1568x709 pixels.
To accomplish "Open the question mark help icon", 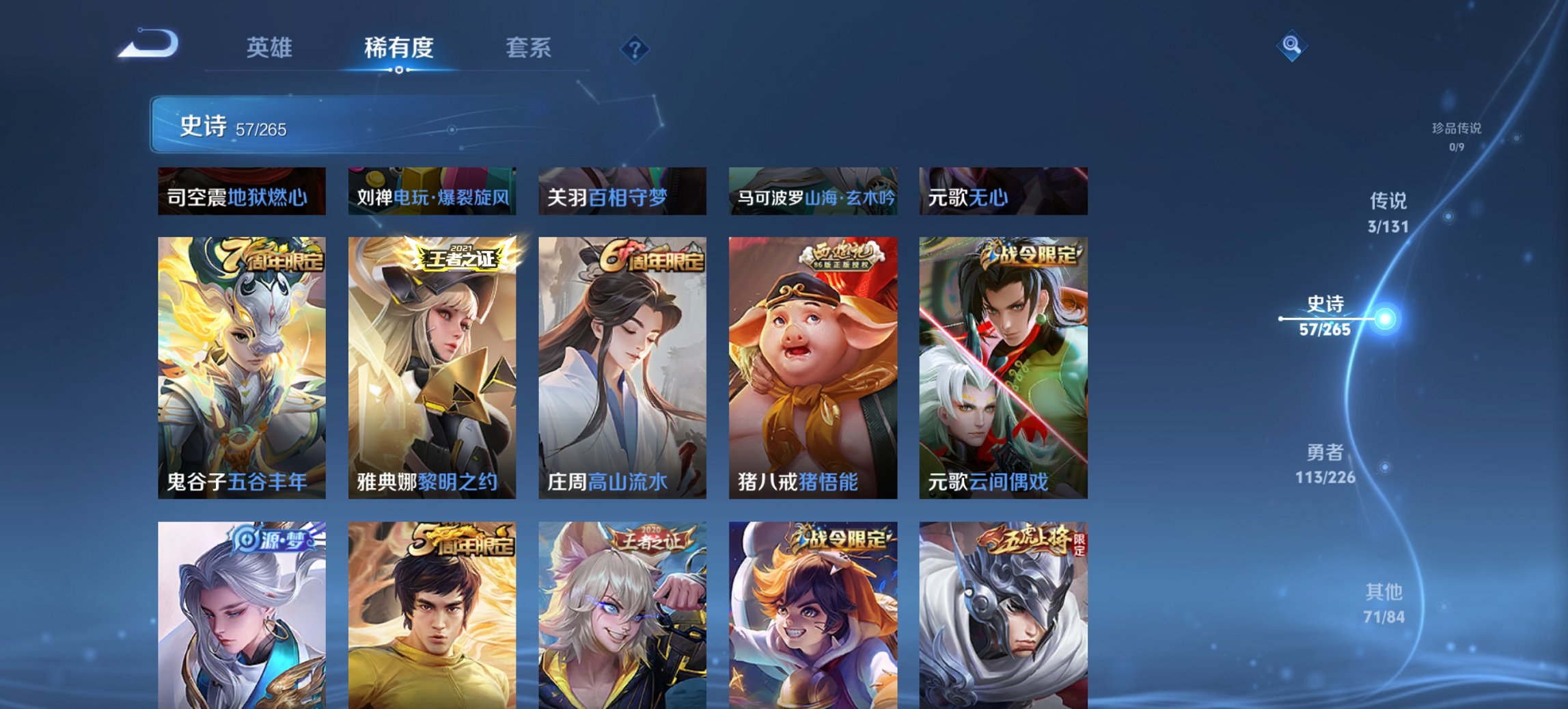I will point(635,48).
